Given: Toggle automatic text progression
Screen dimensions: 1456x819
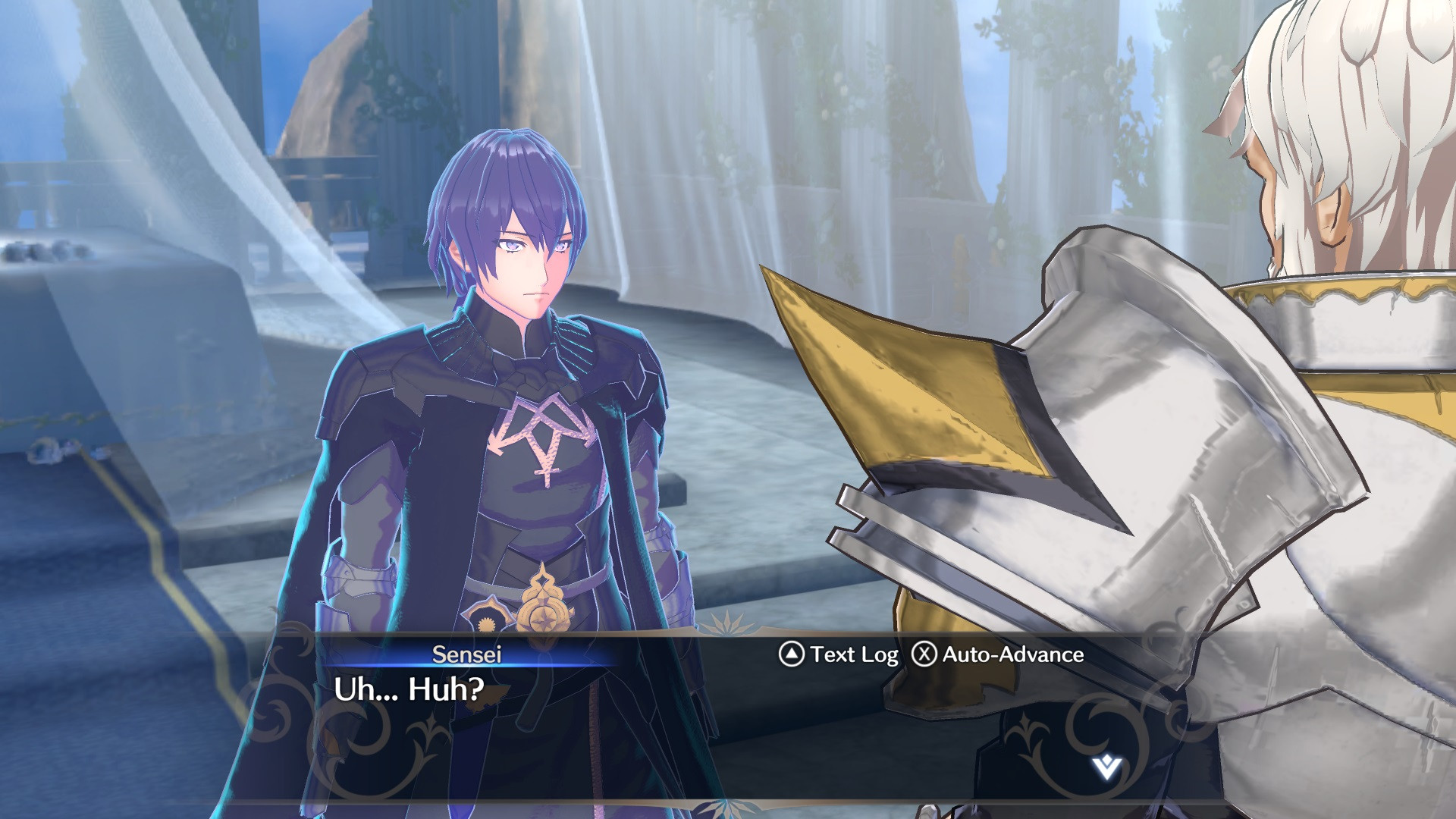Looking at the screenshot, I should [1009, 654].
